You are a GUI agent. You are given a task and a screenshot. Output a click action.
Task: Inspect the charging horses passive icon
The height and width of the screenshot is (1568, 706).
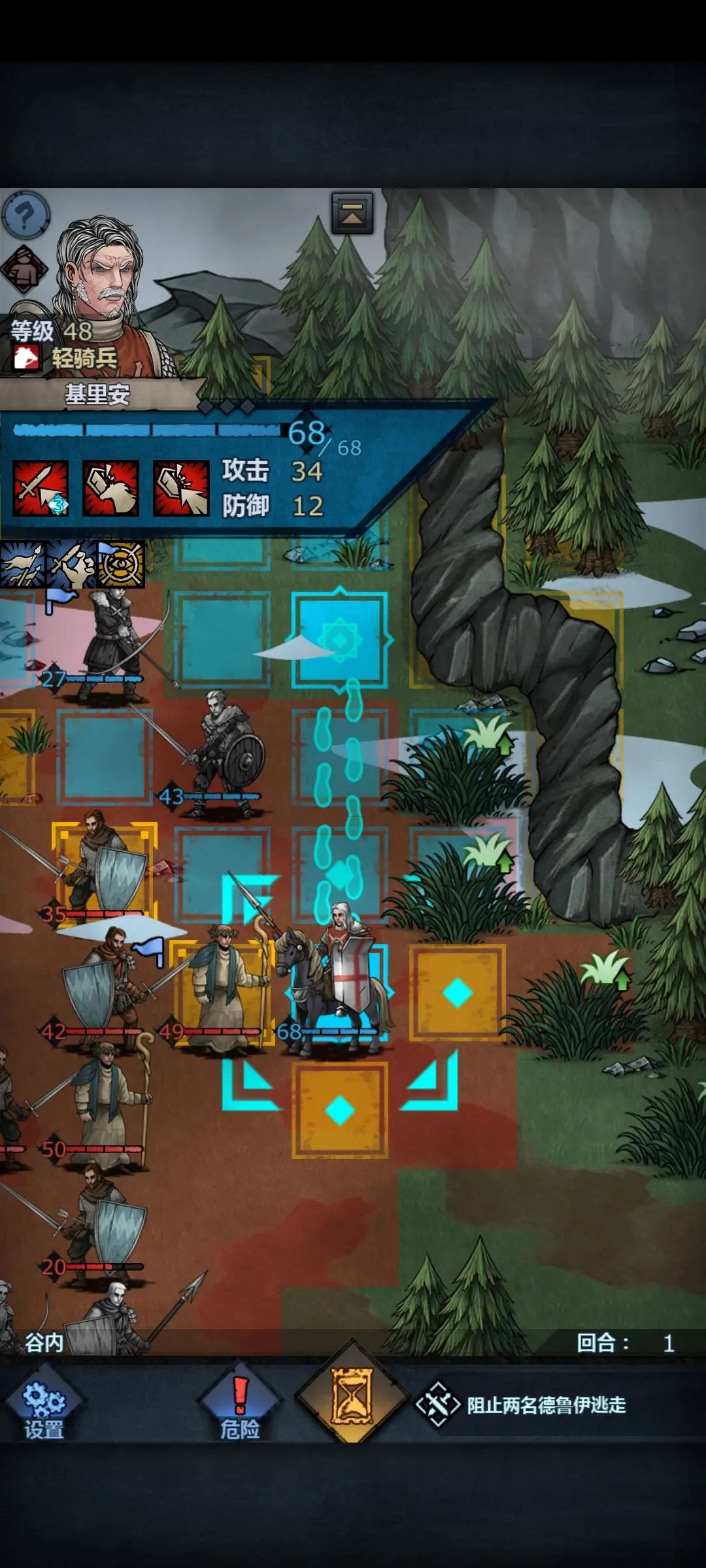pos(22,564)
